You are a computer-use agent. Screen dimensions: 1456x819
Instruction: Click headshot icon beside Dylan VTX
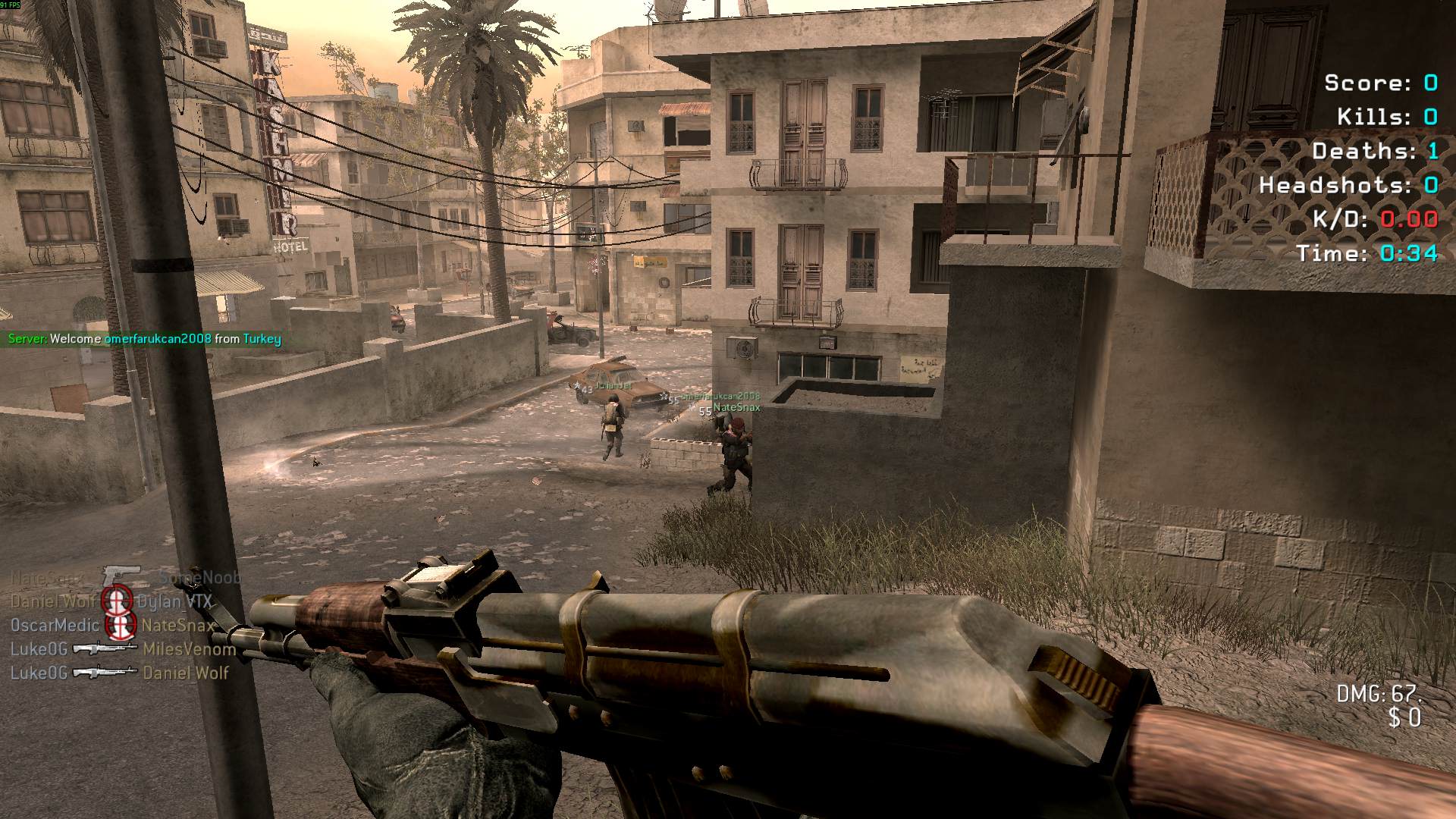click(x=118, y=601)
